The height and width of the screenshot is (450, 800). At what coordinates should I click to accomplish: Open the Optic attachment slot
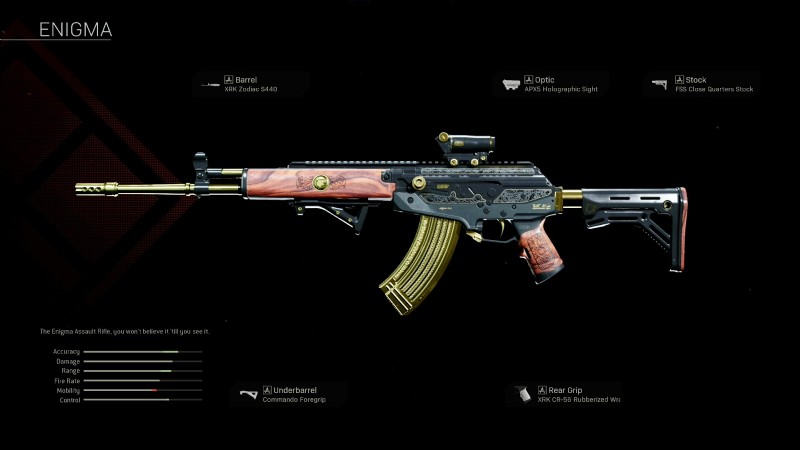(554, 84)
